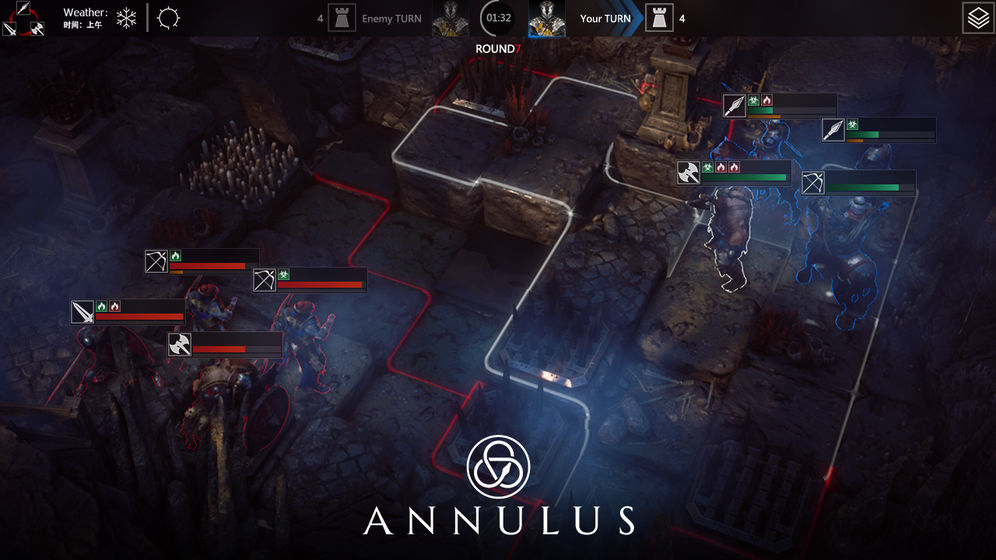Open the layers menu button

[x=977, y=18]
